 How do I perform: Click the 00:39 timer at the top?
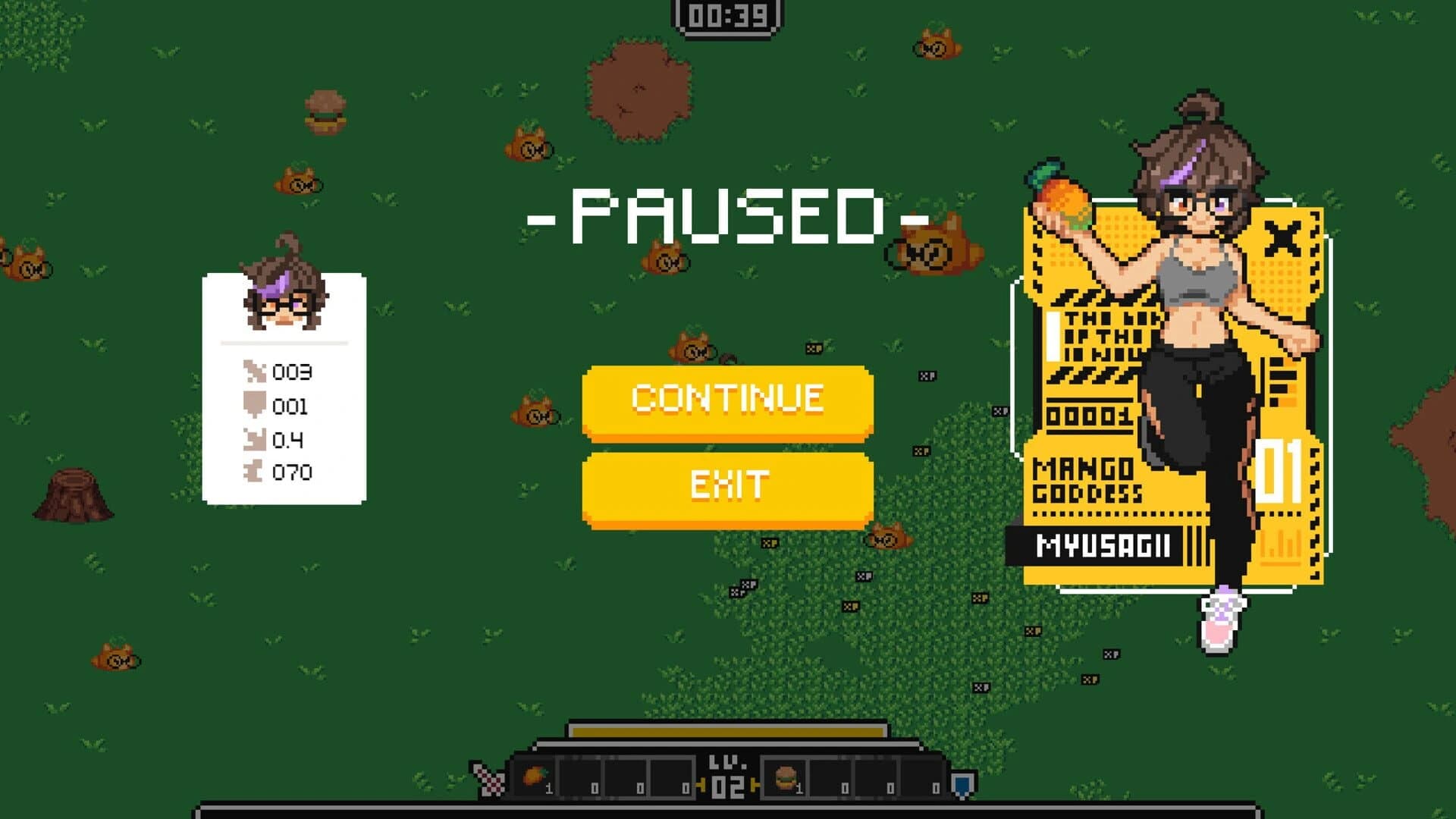click(726, 17)
